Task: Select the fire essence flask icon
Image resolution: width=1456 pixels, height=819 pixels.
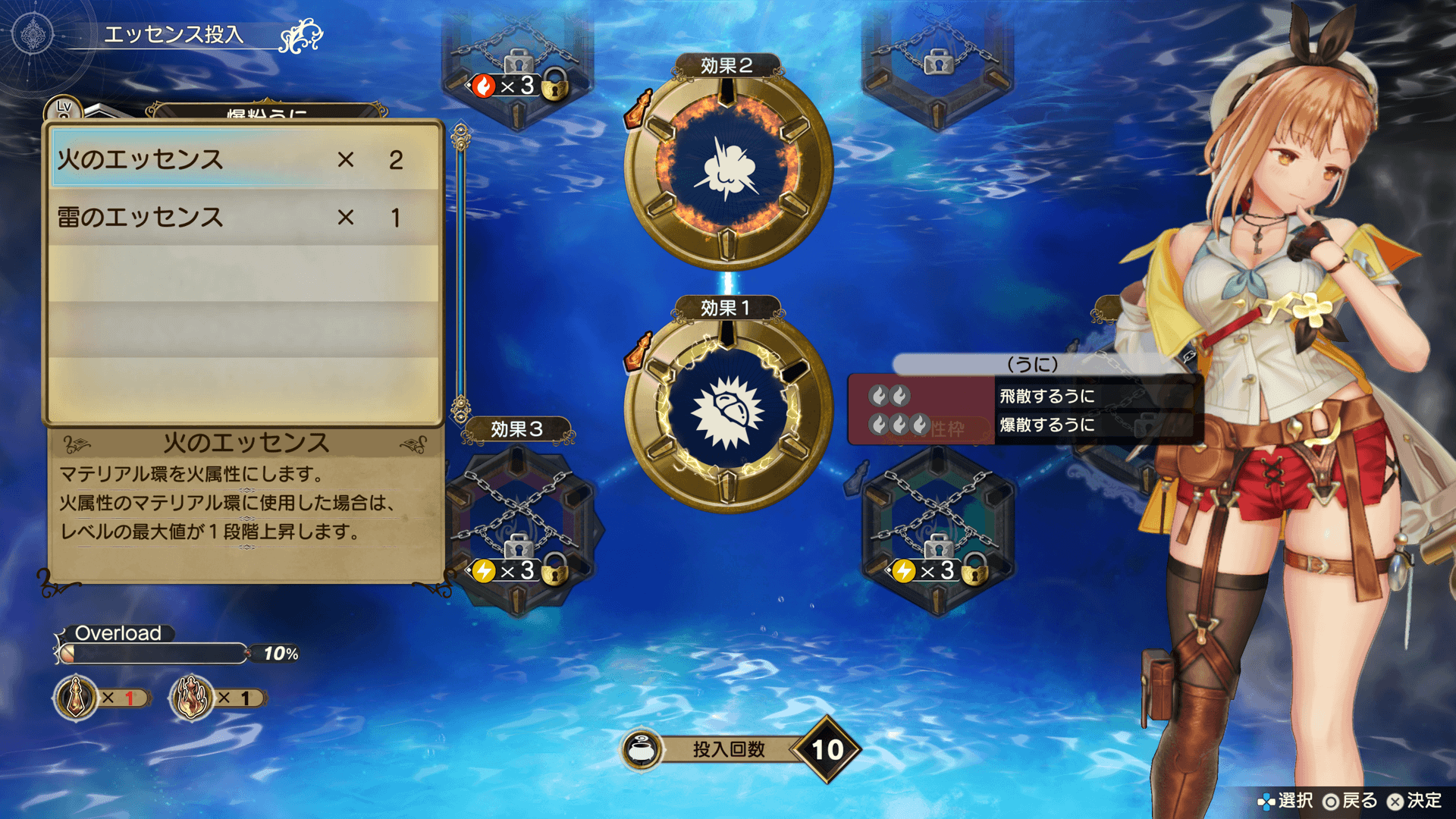Action: [192, 697]
